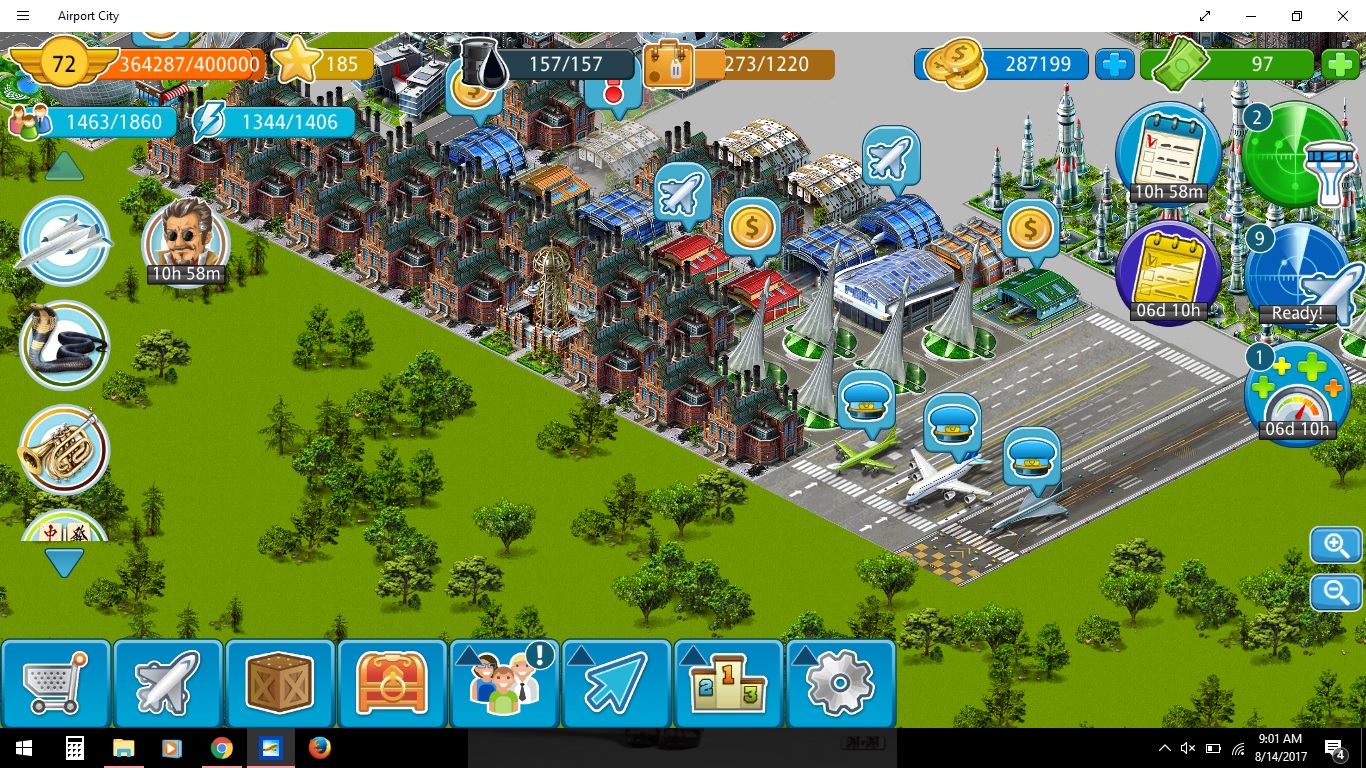Select the cobra snake quest icon

pos(65,345)
